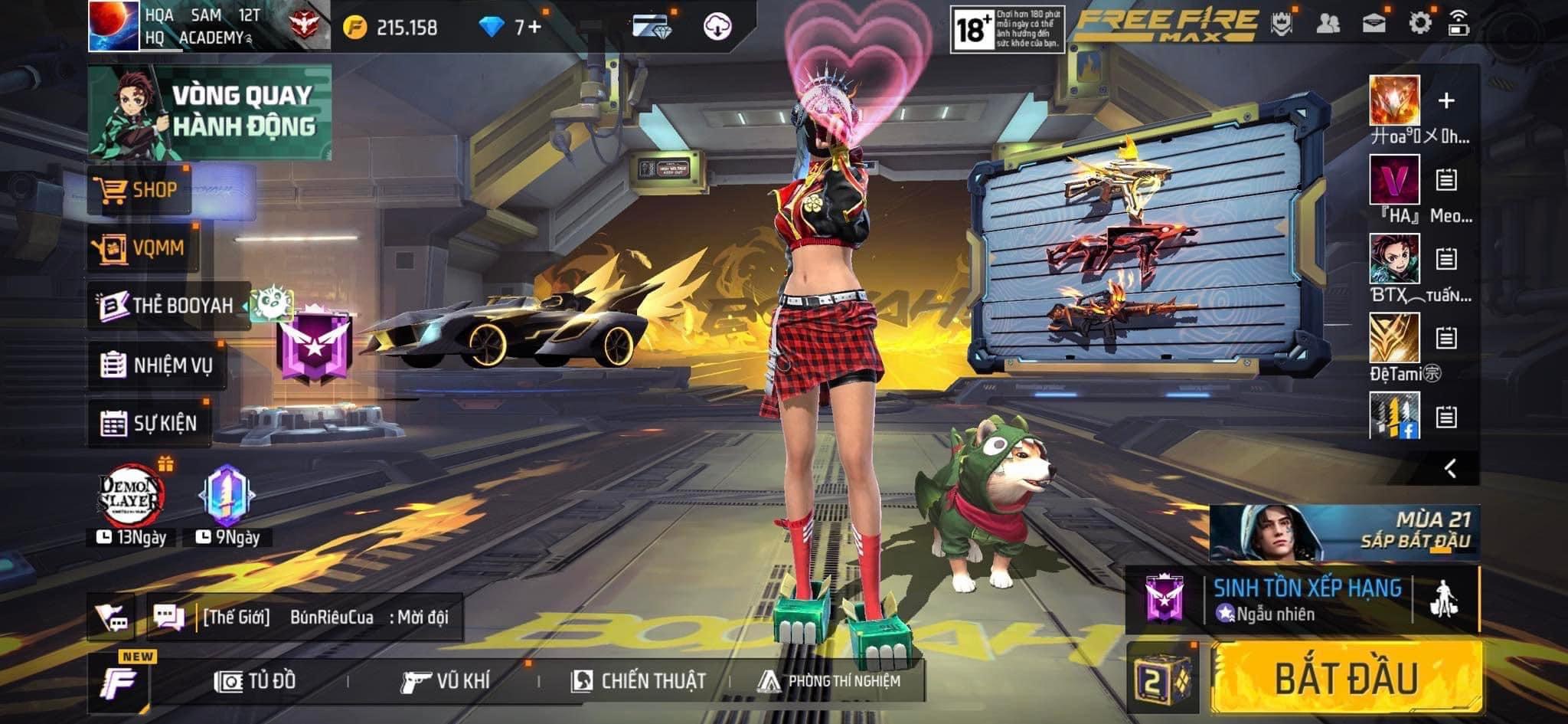The width and height of the screenshot is (1568, 724).
Task: Start the match with BẮT ĐẦU button
Action: (1346, 678)
